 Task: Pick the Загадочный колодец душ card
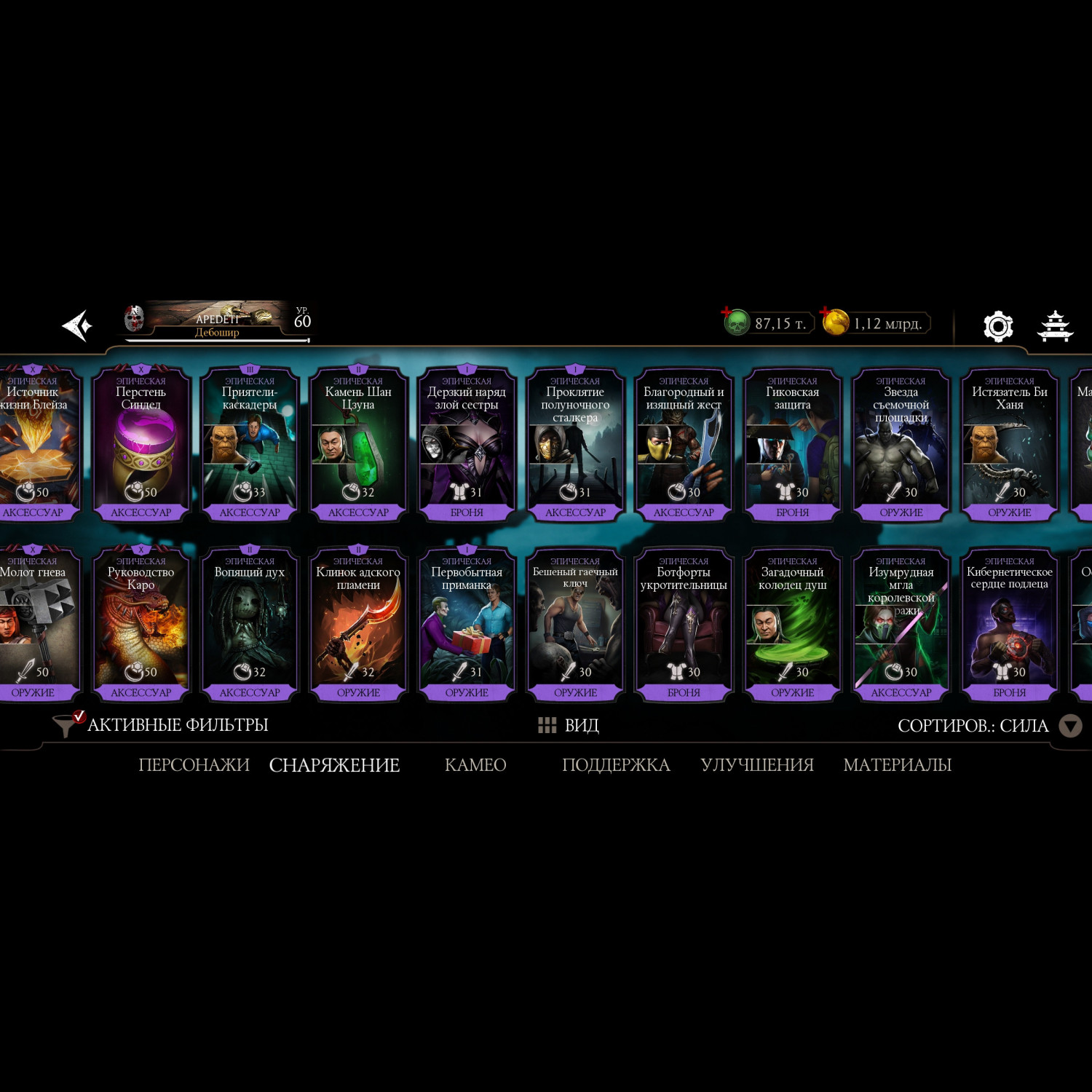coord(792,625)
